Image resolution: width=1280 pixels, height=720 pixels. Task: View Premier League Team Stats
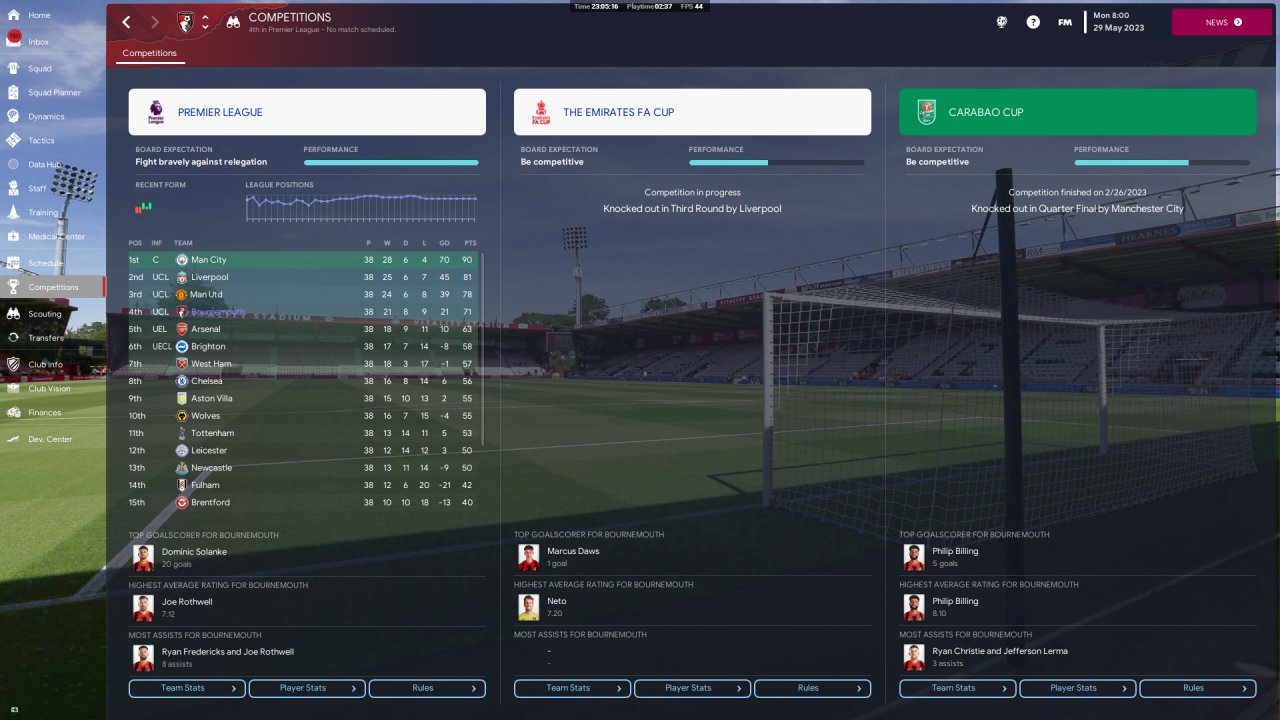(187, 688)
